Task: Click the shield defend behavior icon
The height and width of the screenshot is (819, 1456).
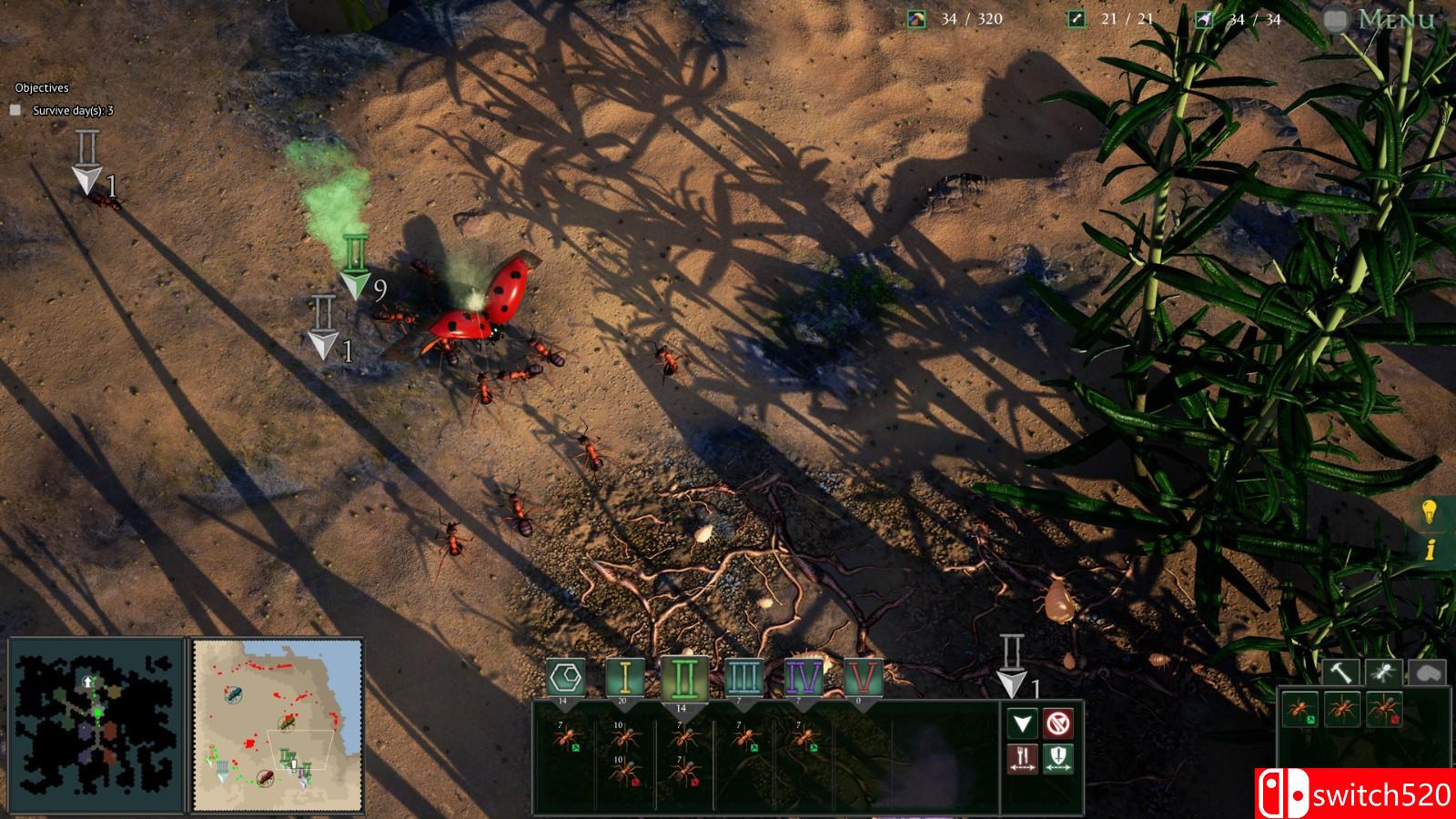Action: coord(1058,757)
